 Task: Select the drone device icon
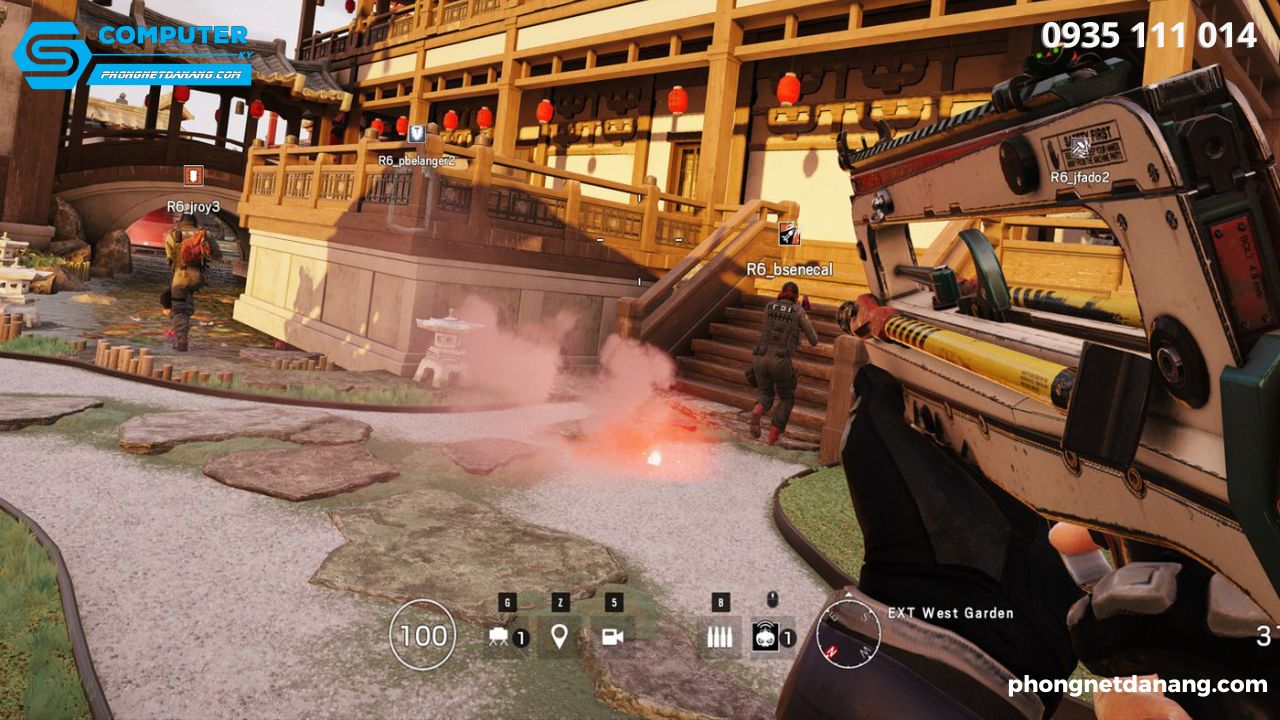tap(766, 636)
